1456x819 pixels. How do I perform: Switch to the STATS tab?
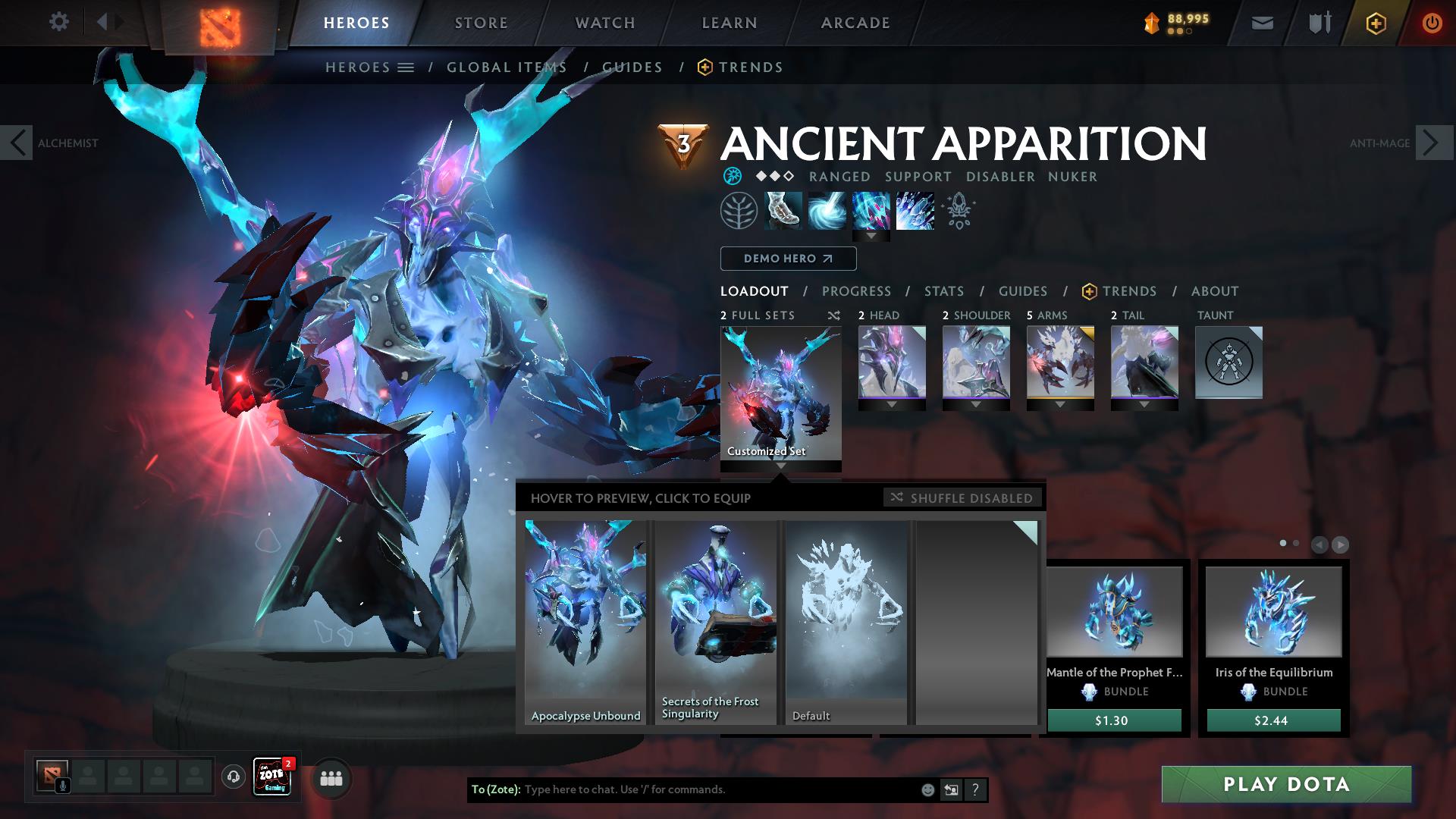point(943,290)
